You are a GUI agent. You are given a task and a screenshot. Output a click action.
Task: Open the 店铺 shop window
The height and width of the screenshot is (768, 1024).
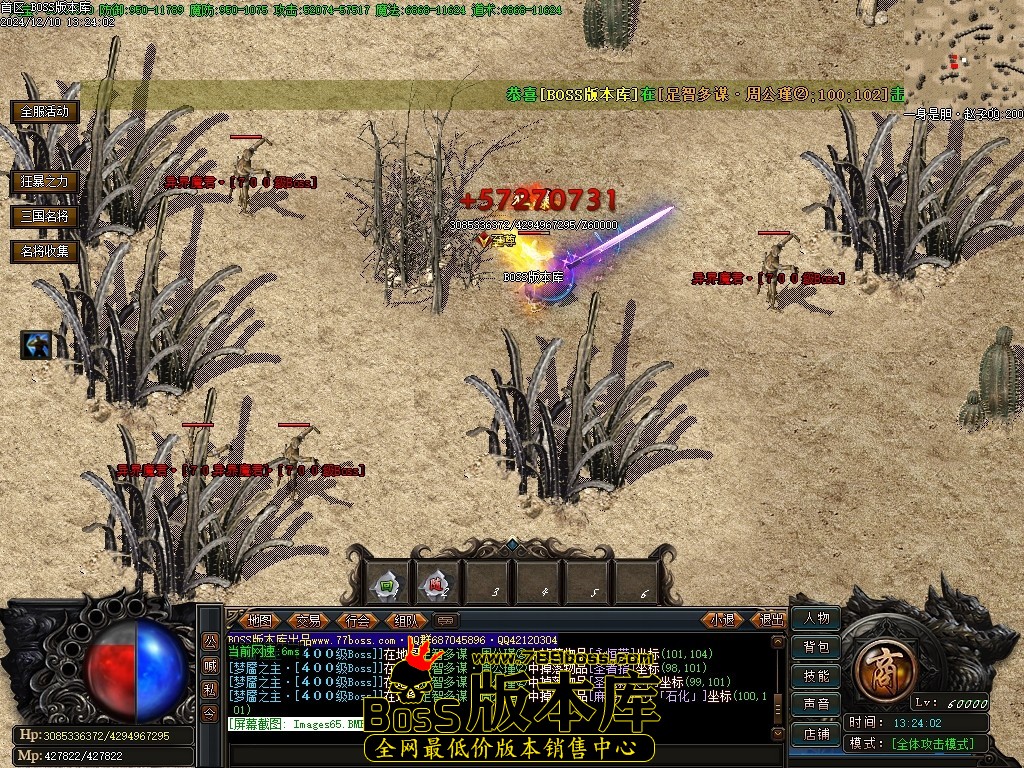point(816,734)
